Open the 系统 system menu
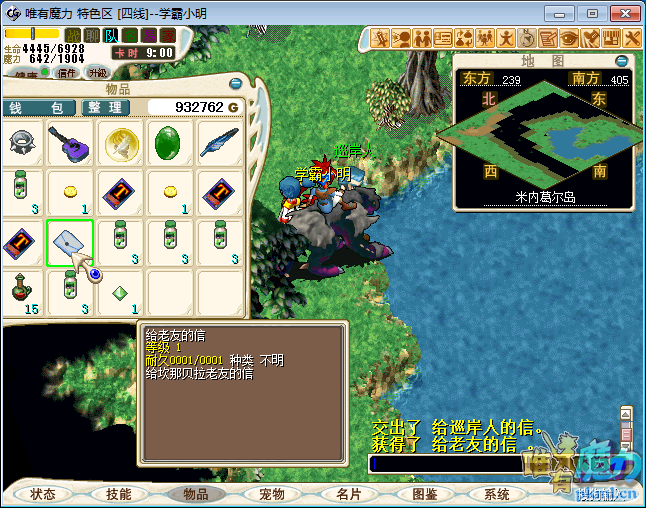 tap(497, 494)
